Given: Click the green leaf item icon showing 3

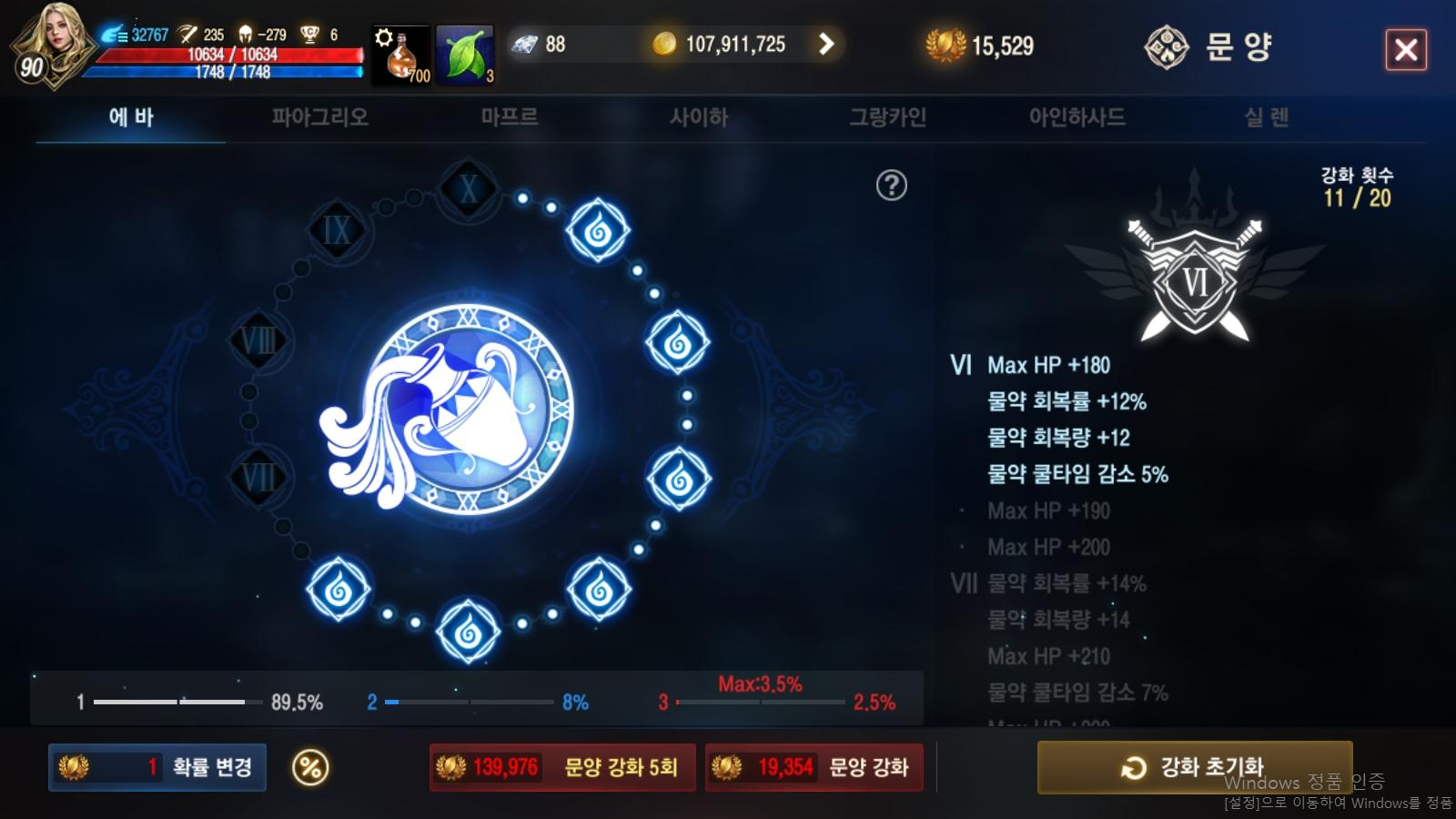Looking at the screenshot, I should point(465,50).
